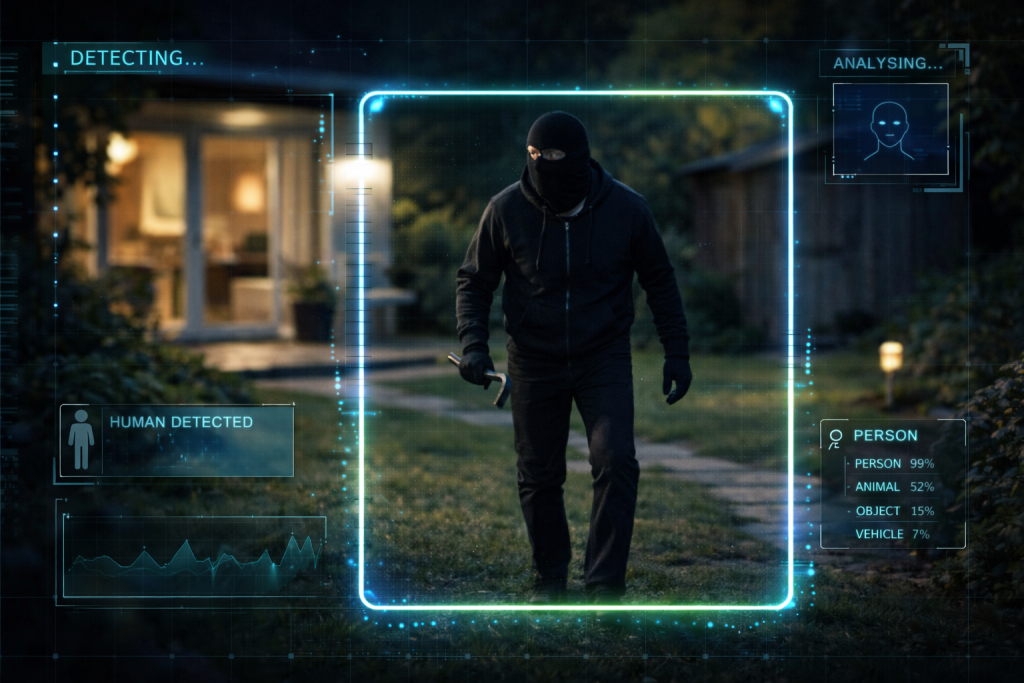Select the OBJECT 15% row
The image size is (1024, 683).
893,511
